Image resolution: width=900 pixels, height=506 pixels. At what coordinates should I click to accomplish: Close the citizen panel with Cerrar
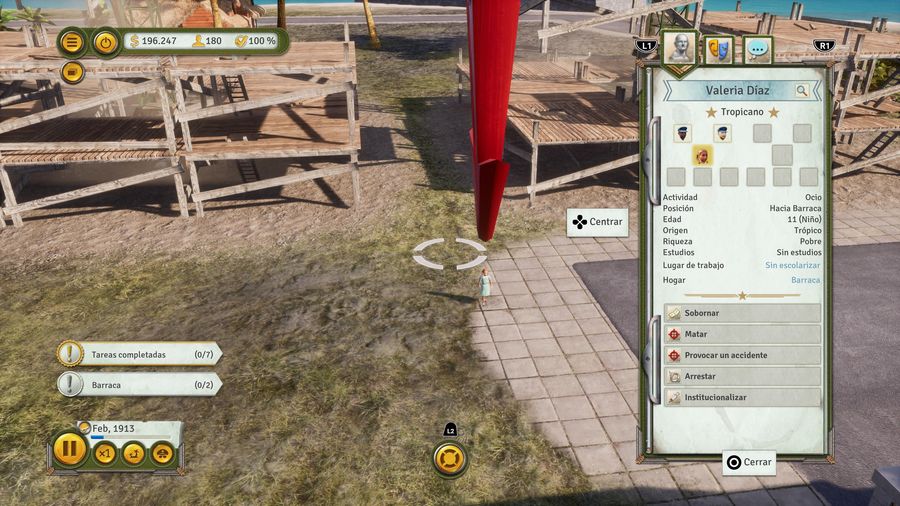pos(749,463)
